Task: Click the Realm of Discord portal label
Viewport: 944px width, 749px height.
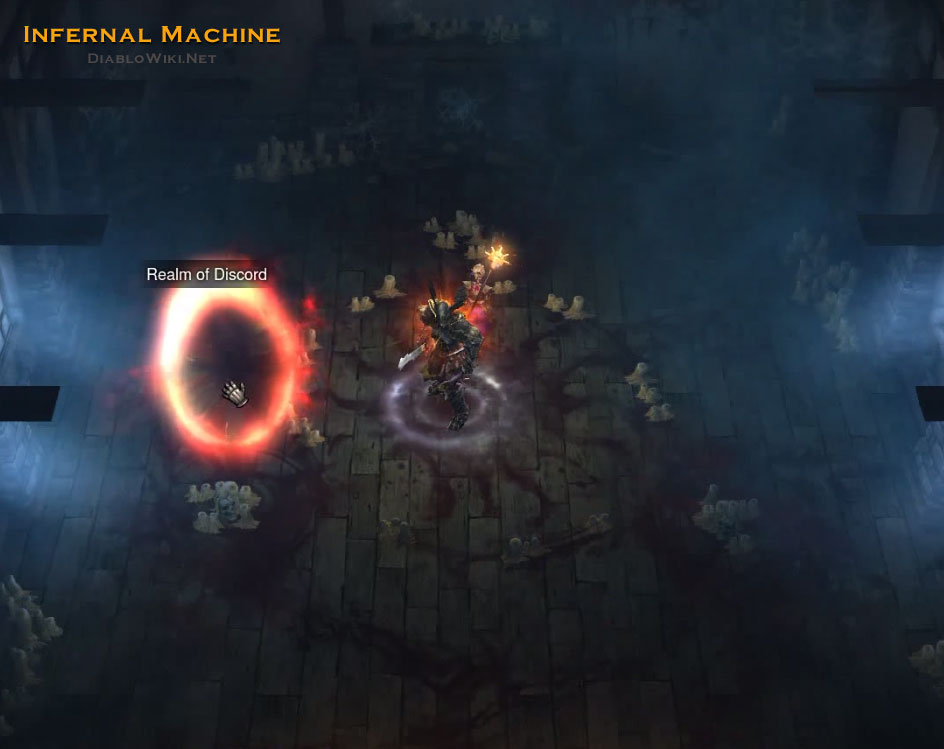Action: [207, 275]
